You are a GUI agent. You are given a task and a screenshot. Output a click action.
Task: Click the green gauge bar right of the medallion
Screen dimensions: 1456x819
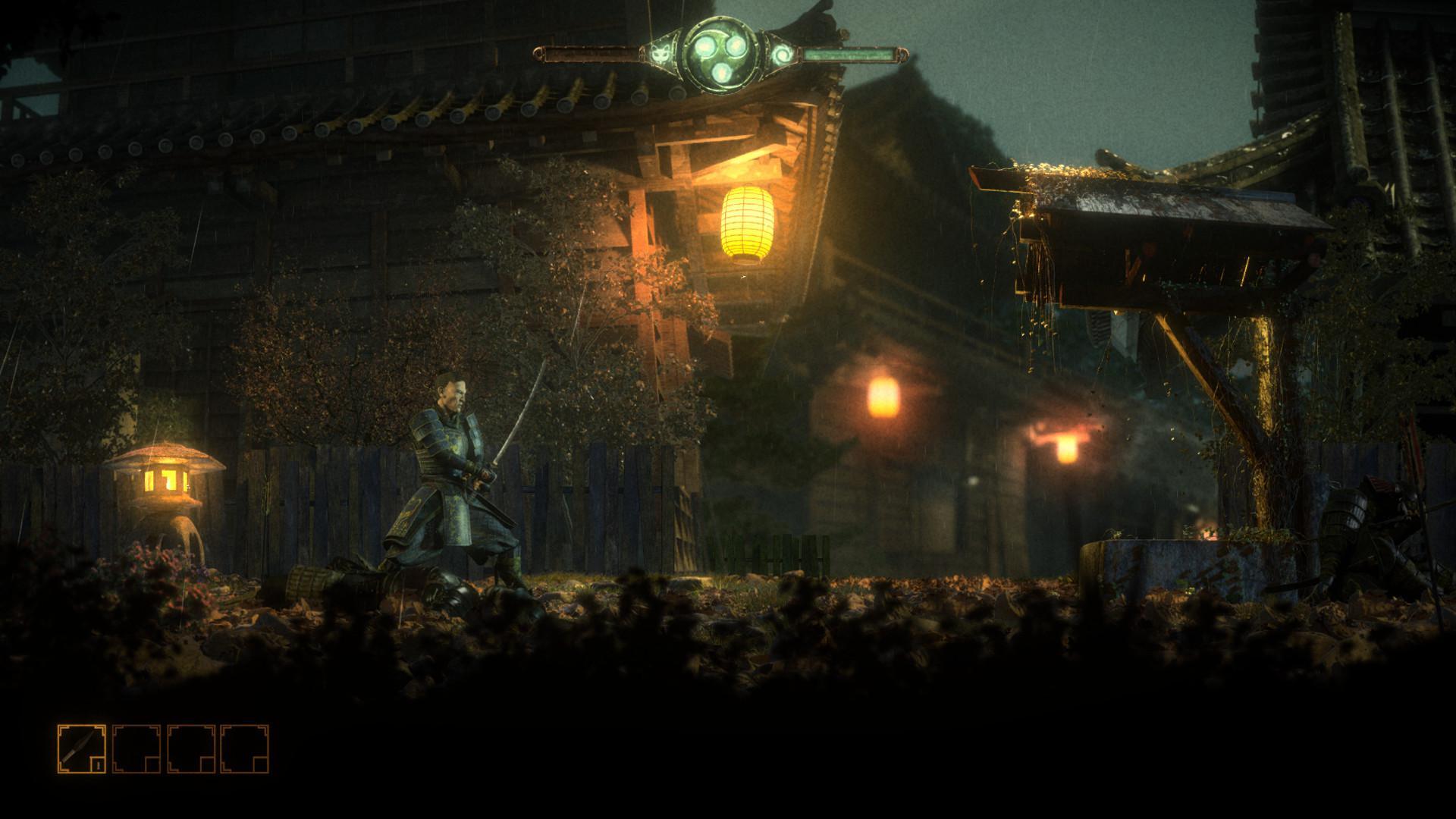point(849,54)
